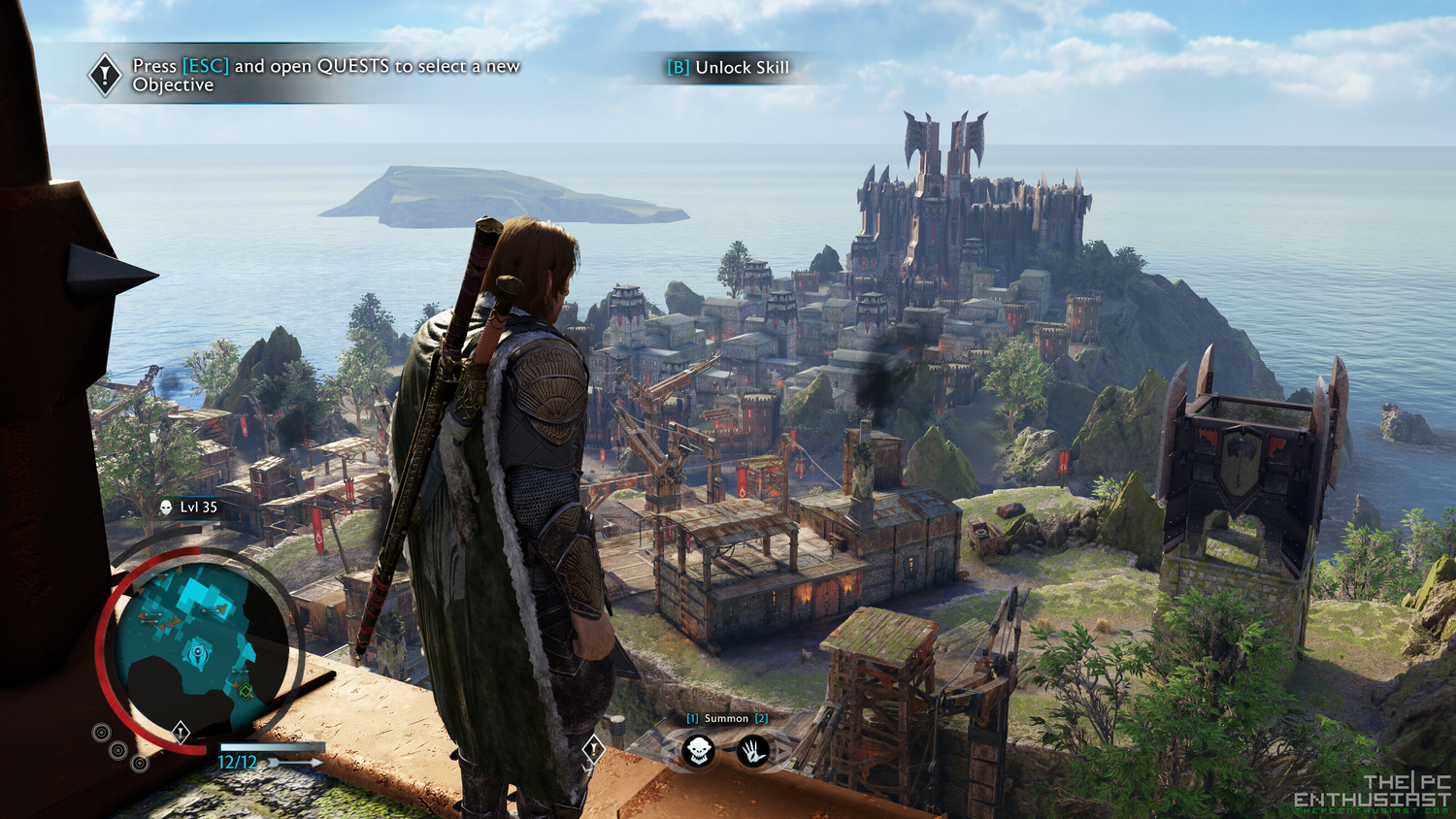Screen dimensions: 1456x819
Task: Click the objective diamond icon beside the quest hint
Action: 105,75
